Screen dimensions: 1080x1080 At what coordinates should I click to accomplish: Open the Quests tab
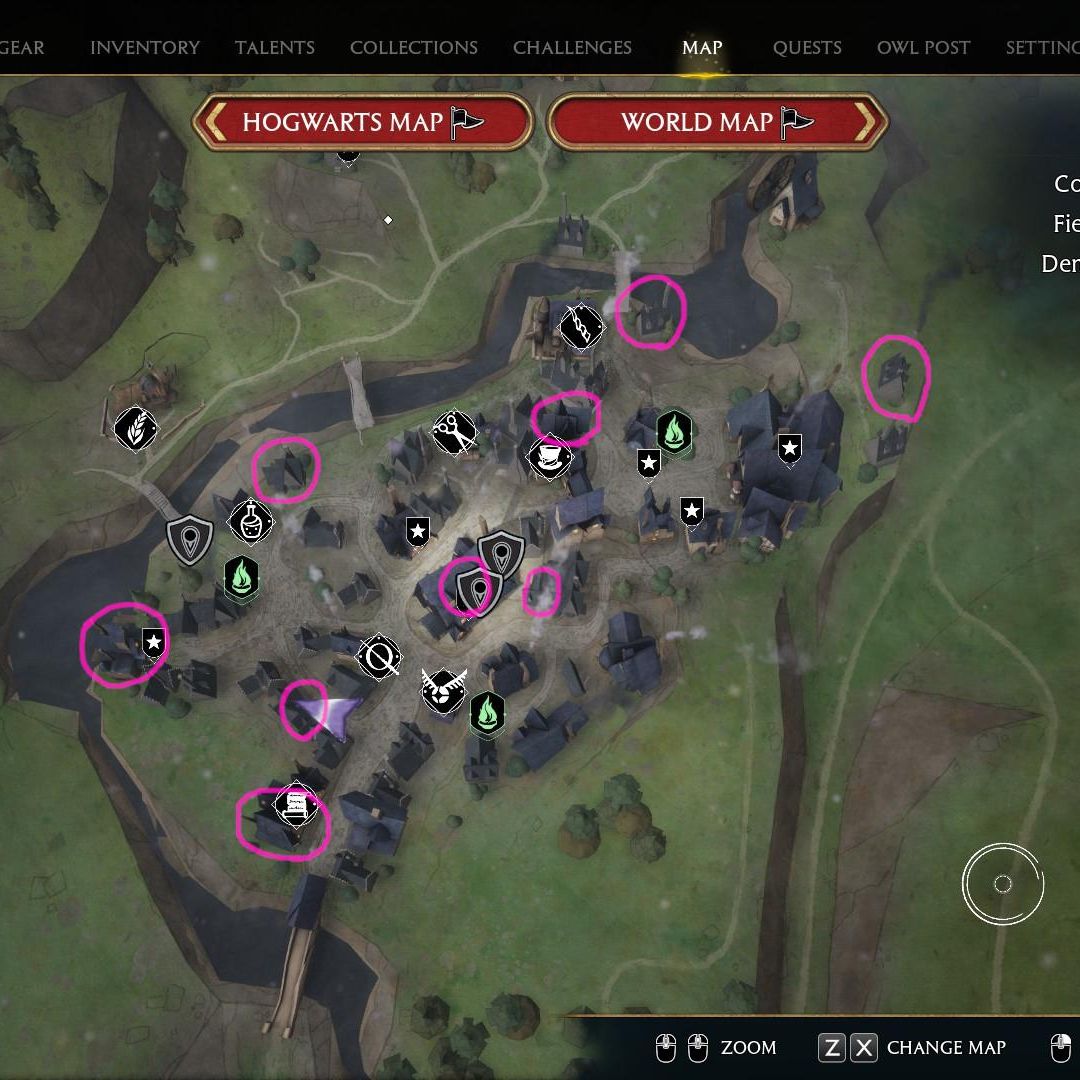point(807,47)
